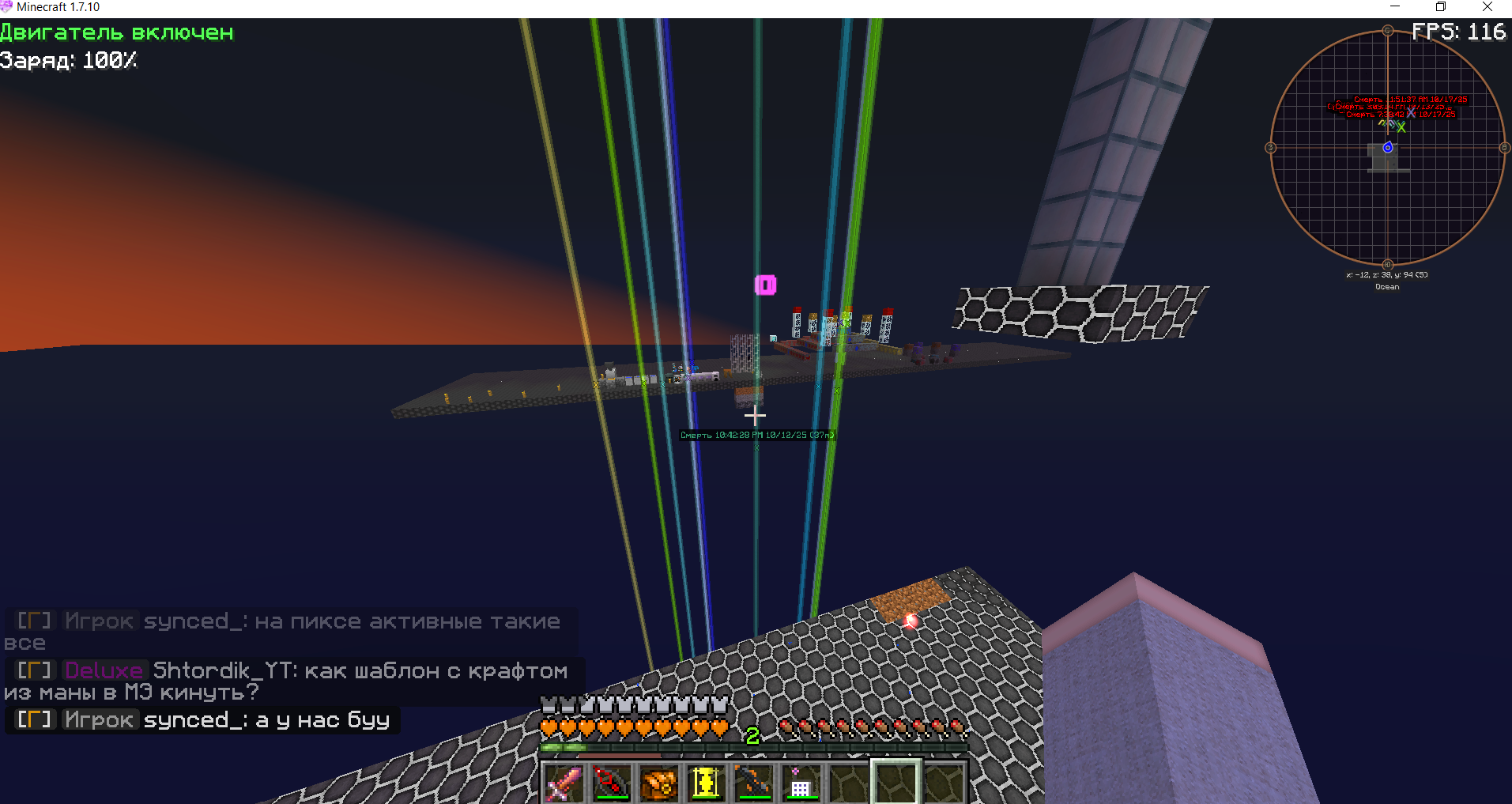Select the yellow hourglass hotbar slot
This screenshot has width=1512, height=804.
(706, 783)
